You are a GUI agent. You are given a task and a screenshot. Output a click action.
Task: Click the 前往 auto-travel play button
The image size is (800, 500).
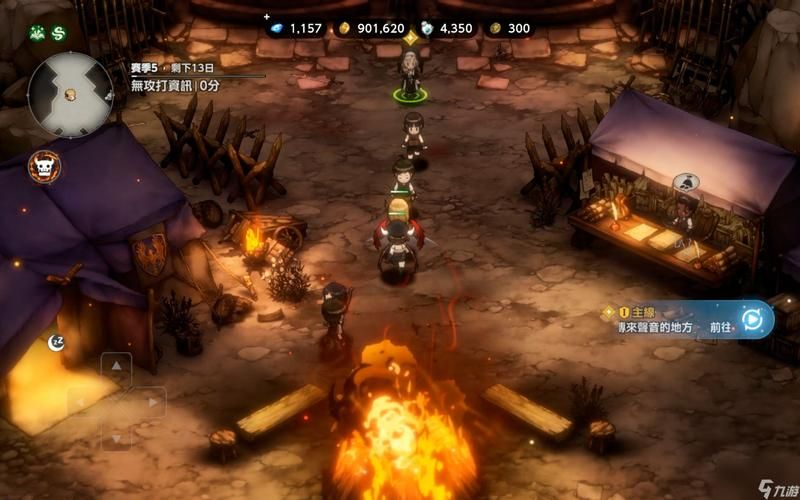[x=752, y=320]
